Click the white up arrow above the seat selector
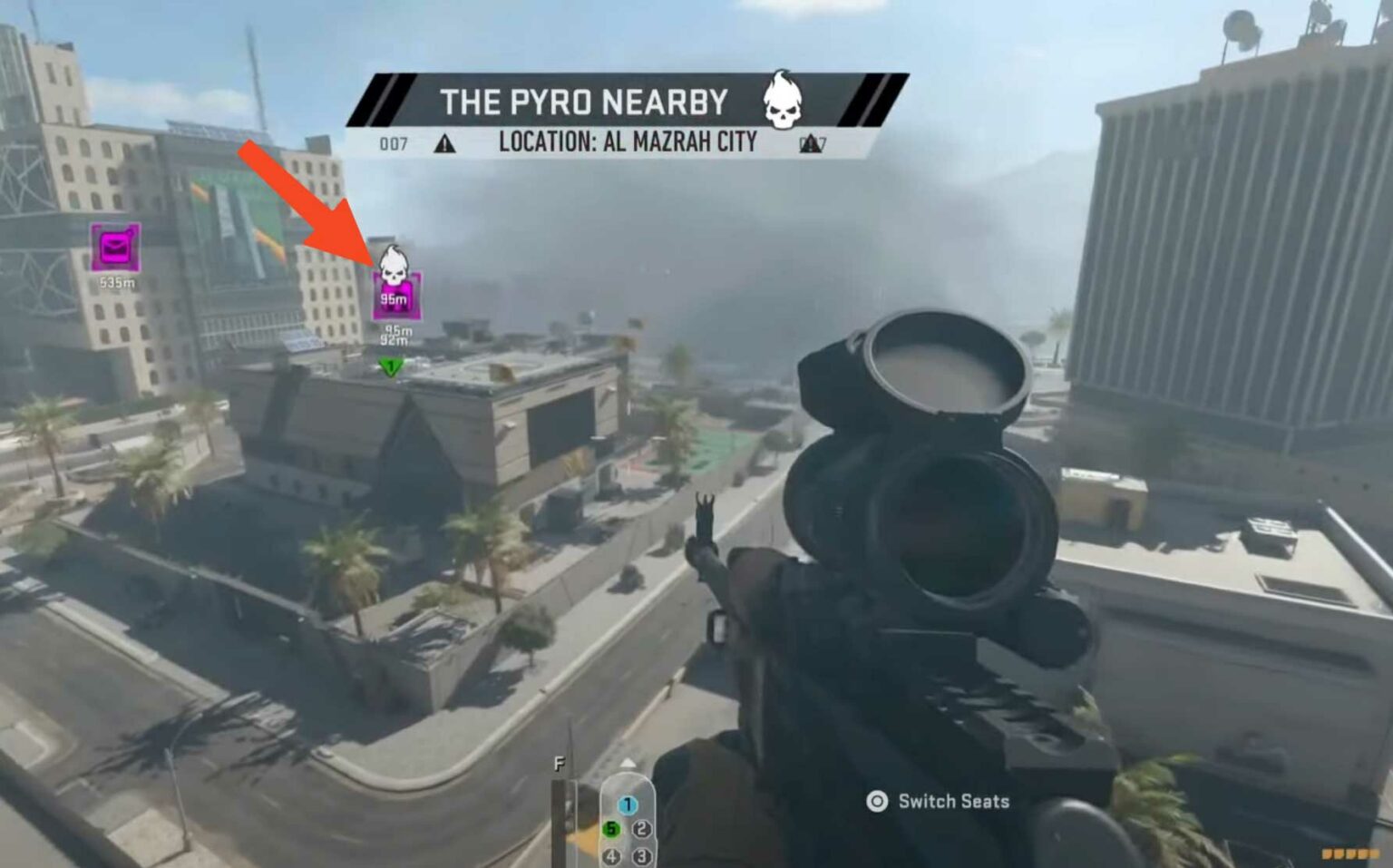The height and width of the screenshot is (868, 1393). click(627, 764)
